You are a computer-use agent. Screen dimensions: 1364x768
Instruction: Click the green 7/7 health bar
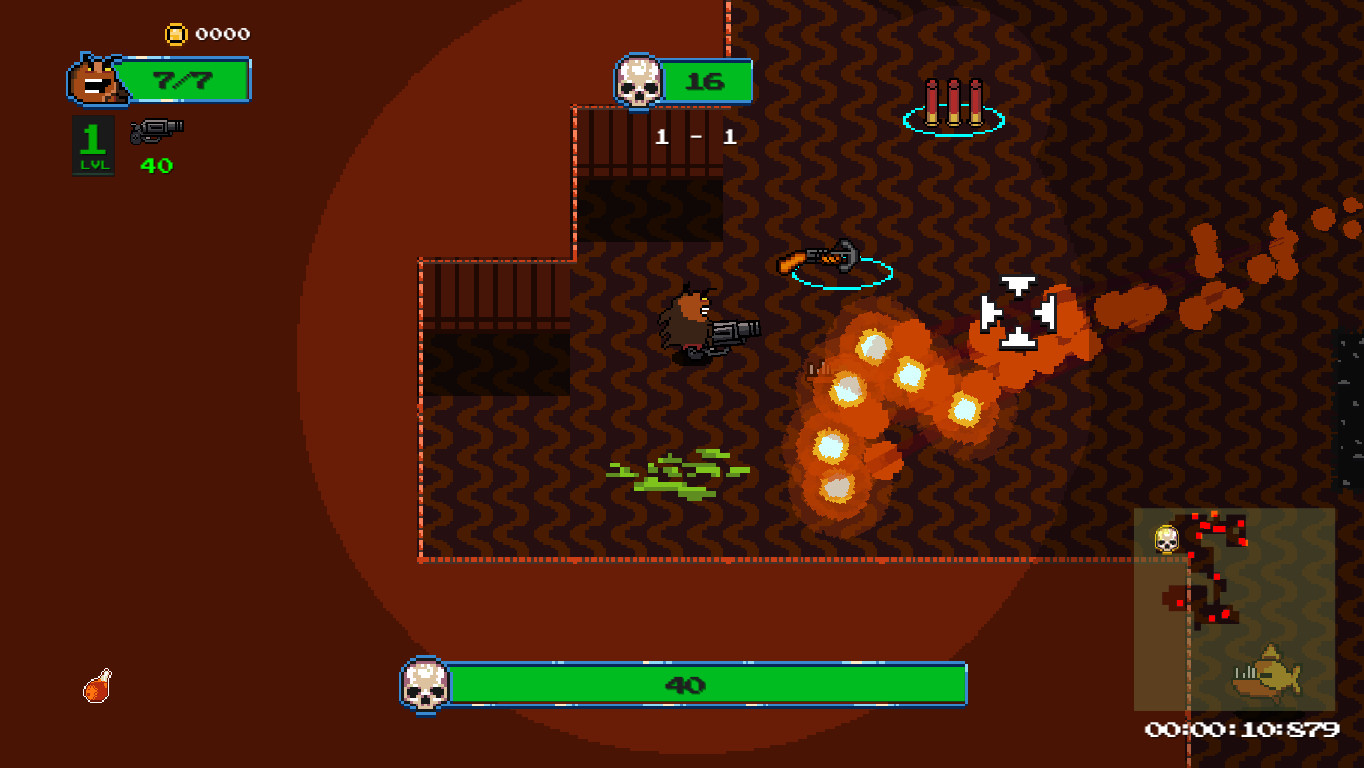(185, 78)
